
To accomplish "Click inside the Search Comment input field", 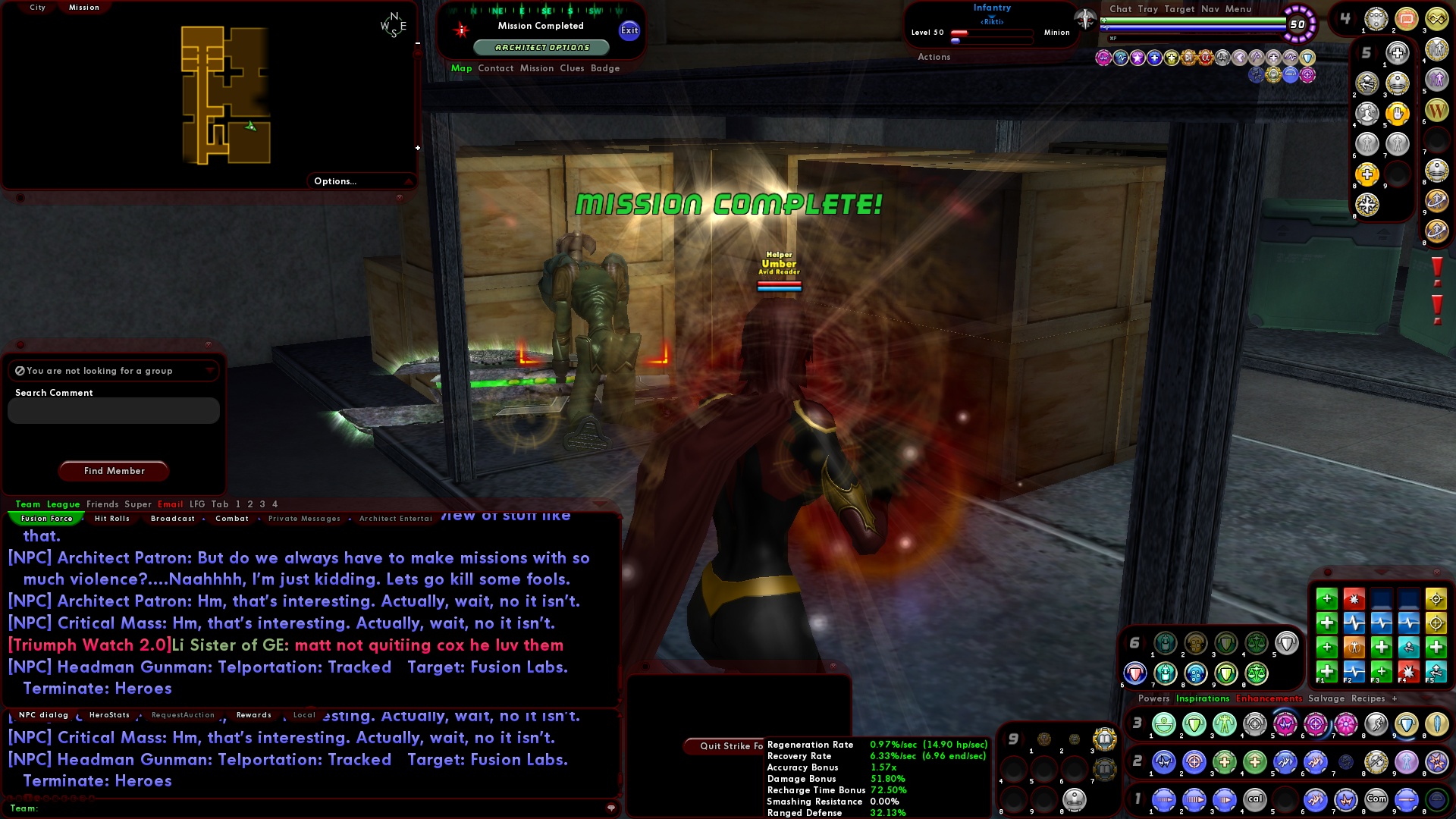I will pos(112,410).
